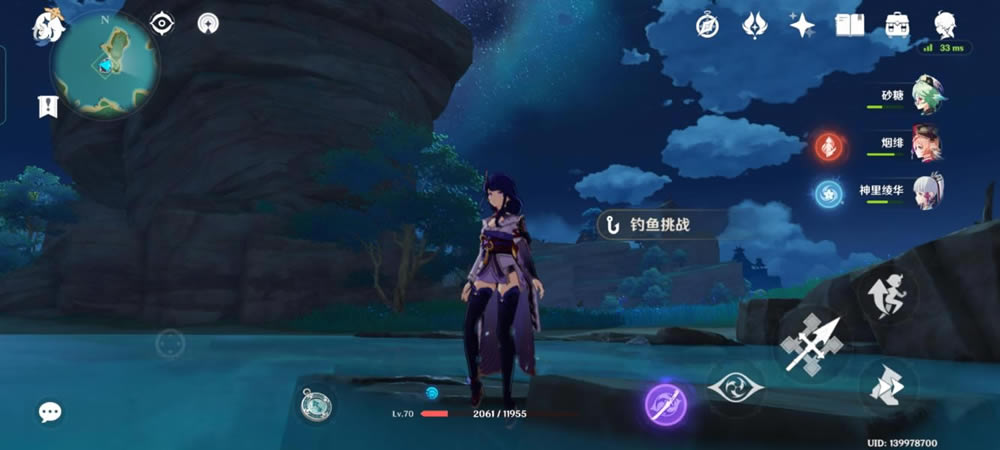Viewport: 1000px width, 450px height.
Task: Trigger the purple elemental burst
Action: (665, 403)
